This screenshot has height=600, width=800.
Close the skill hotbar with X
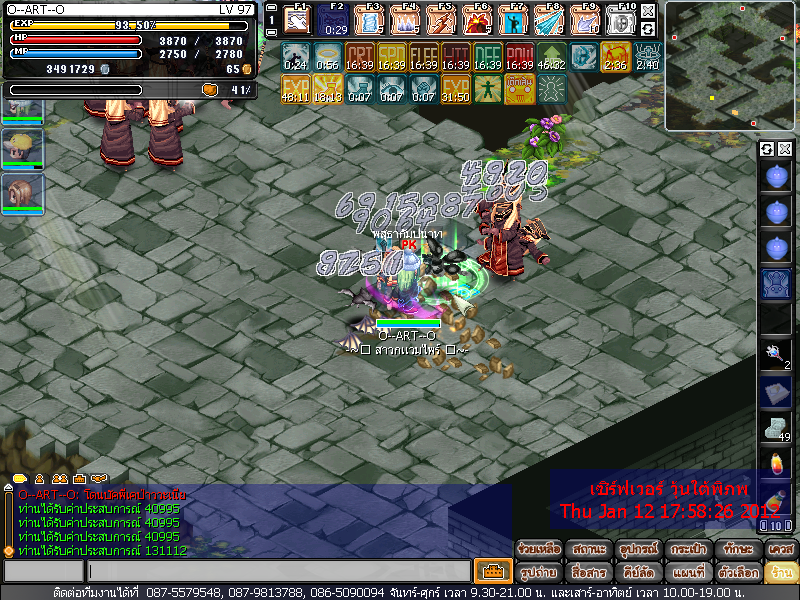[648, 11]
